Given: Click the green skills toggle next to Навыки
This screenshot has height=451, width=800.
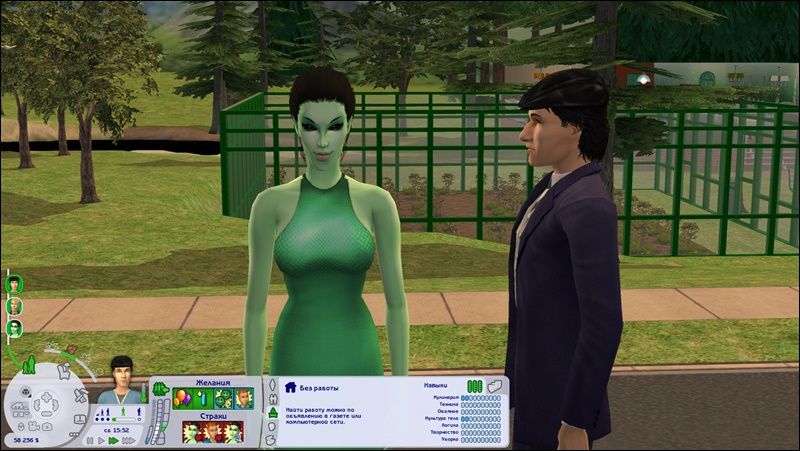Looking at the screenshot, I should [x=474, y=385].
